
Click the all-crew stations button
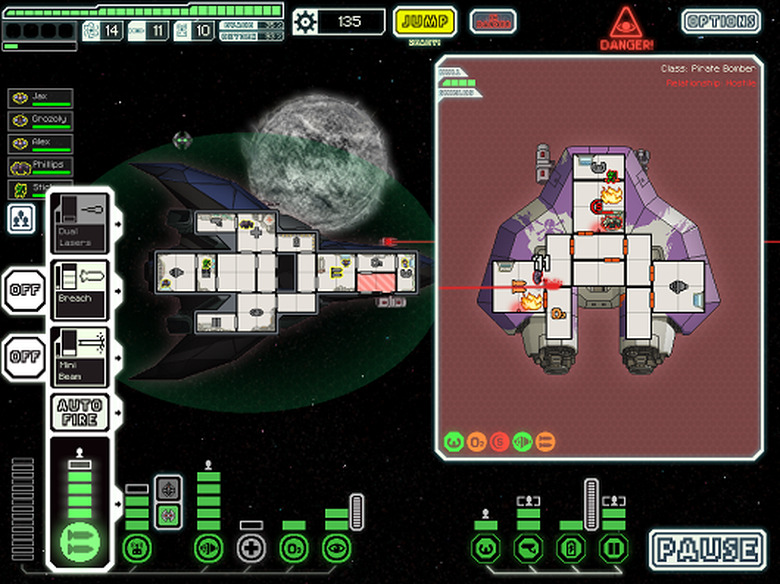(x=21, y=217)
